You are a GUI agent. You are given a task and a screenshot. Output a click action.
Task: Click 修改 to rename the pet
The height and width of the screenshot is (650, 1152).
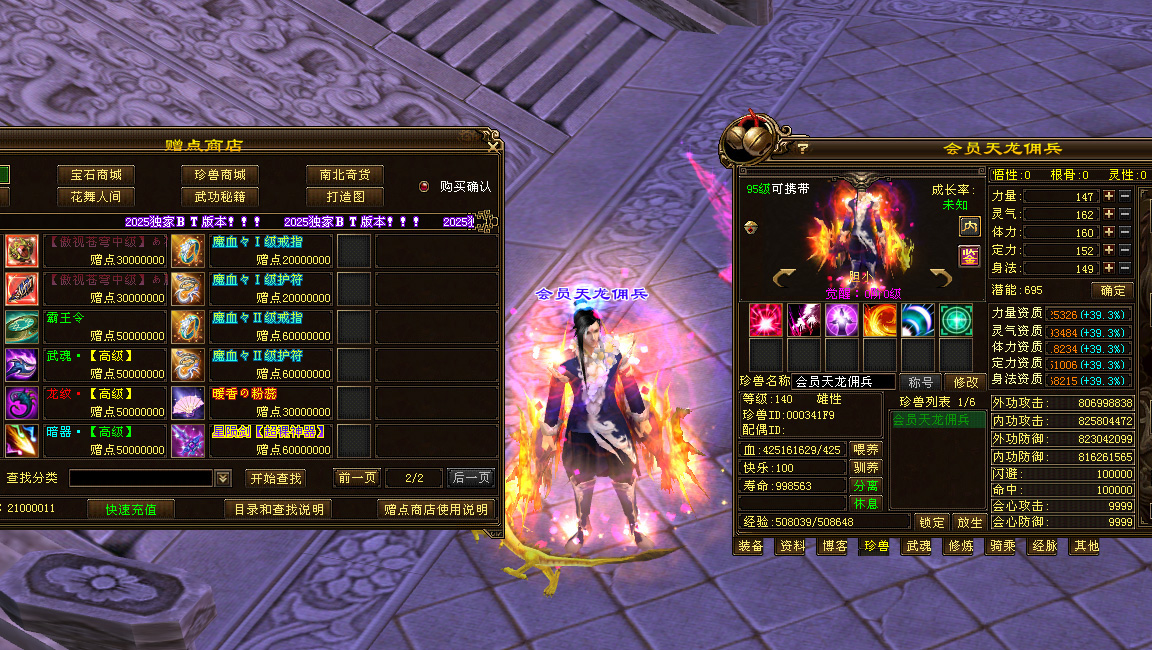pos(966,382)
